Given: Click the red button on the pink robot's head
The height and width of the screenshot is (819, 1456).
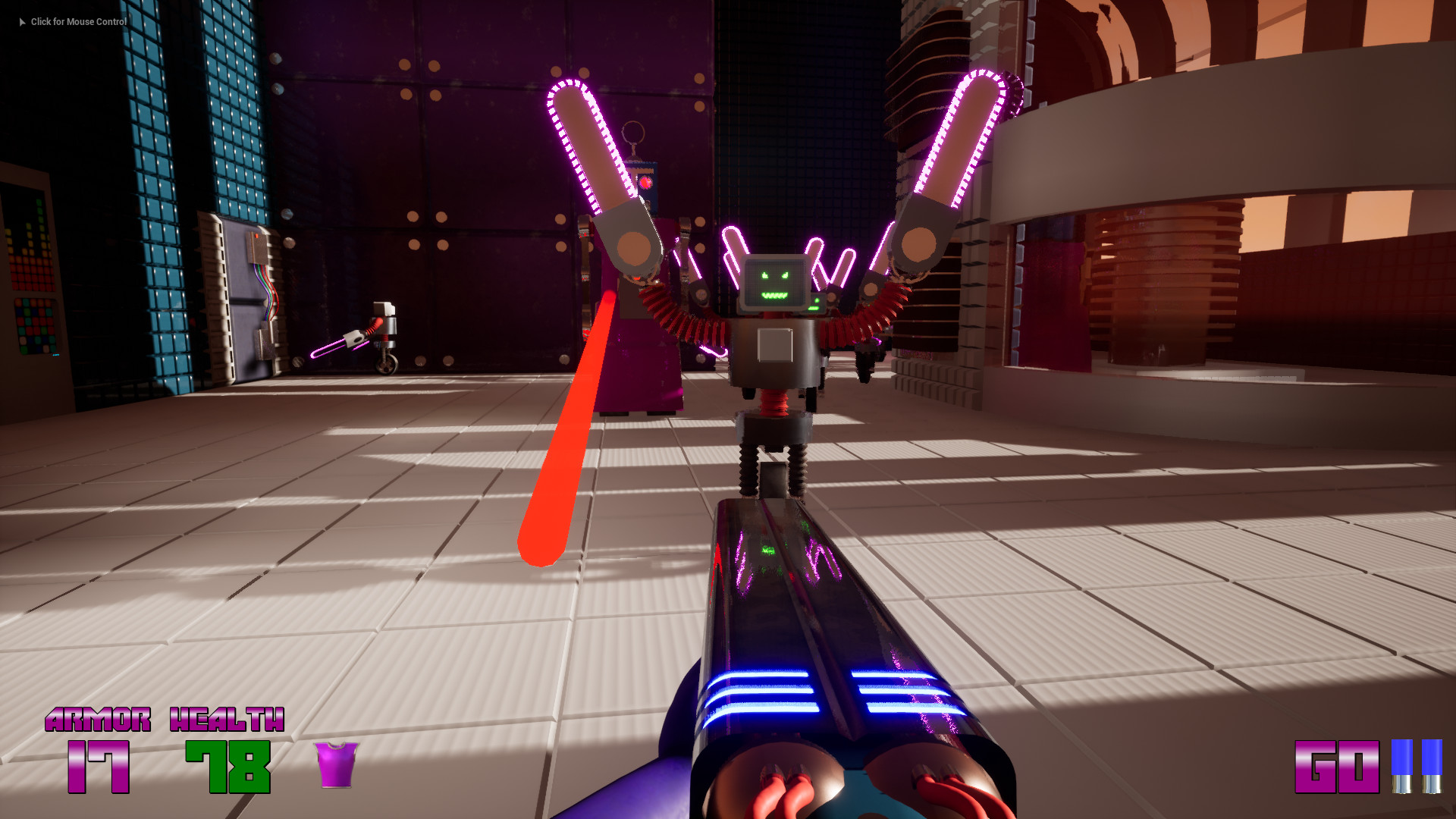Looking at the screenshot, I should (644, 183).
